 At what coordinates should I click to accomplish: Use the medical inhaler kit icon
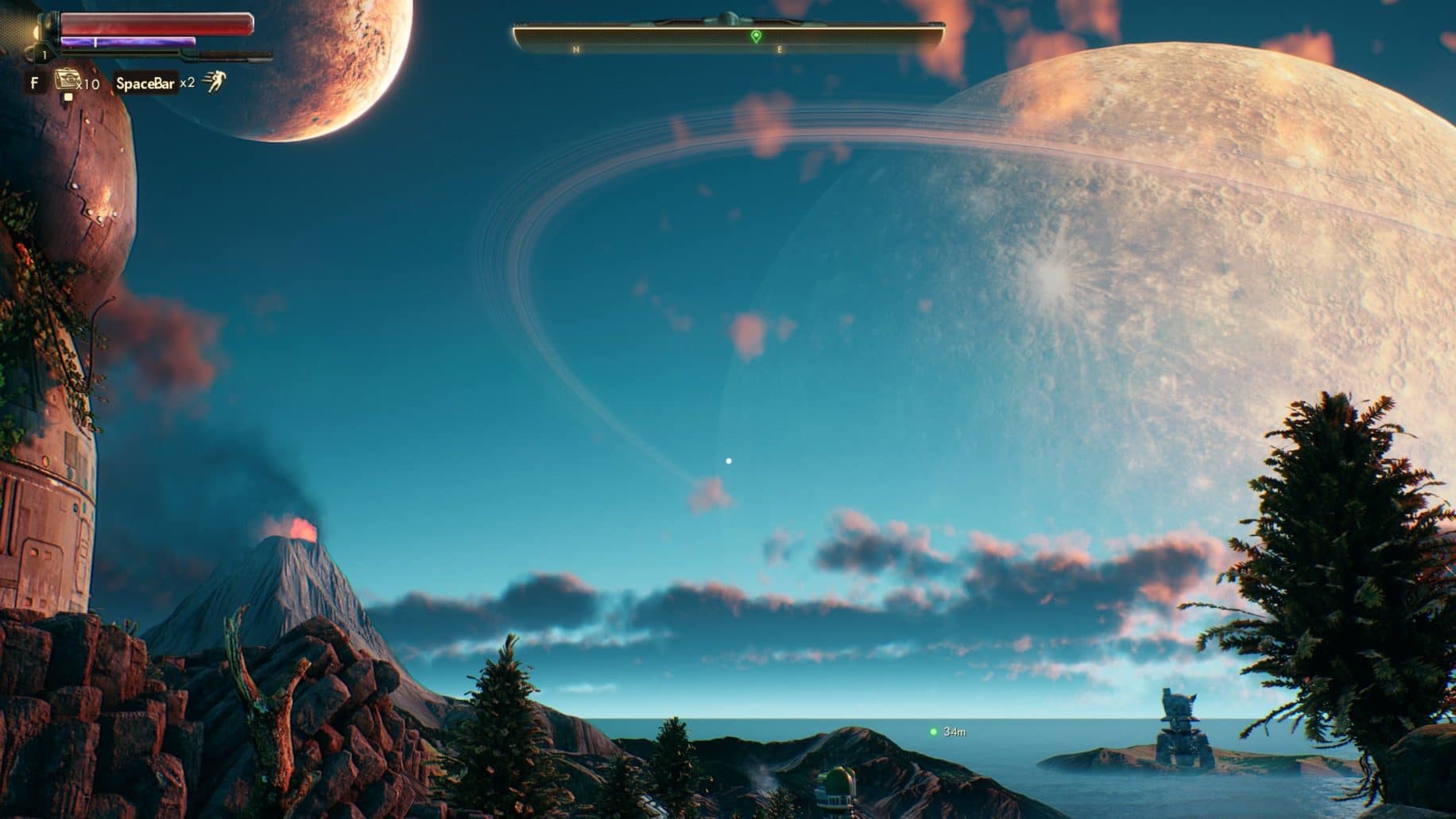click(x=65, y=81)
